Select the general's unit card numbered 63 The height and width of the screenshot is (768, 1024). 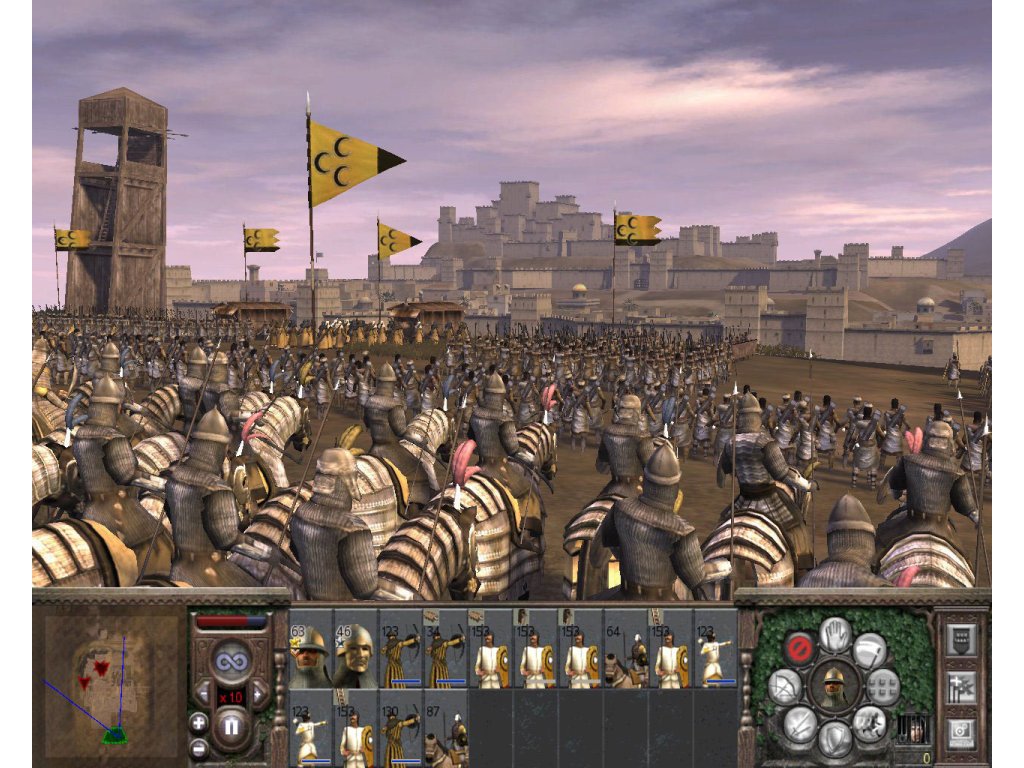click(310, 655)
